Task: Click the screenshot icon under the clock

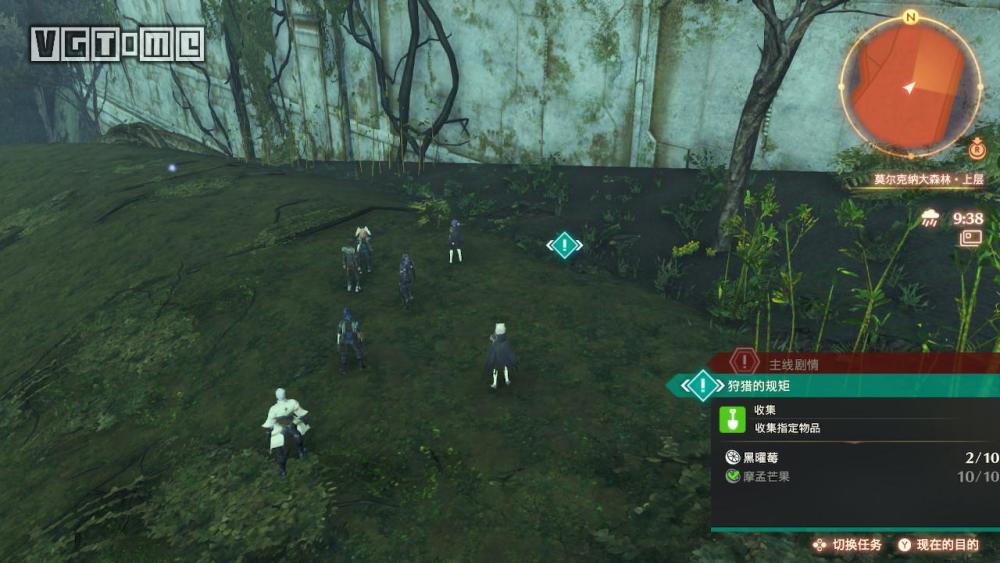Action: pos(970,238)
